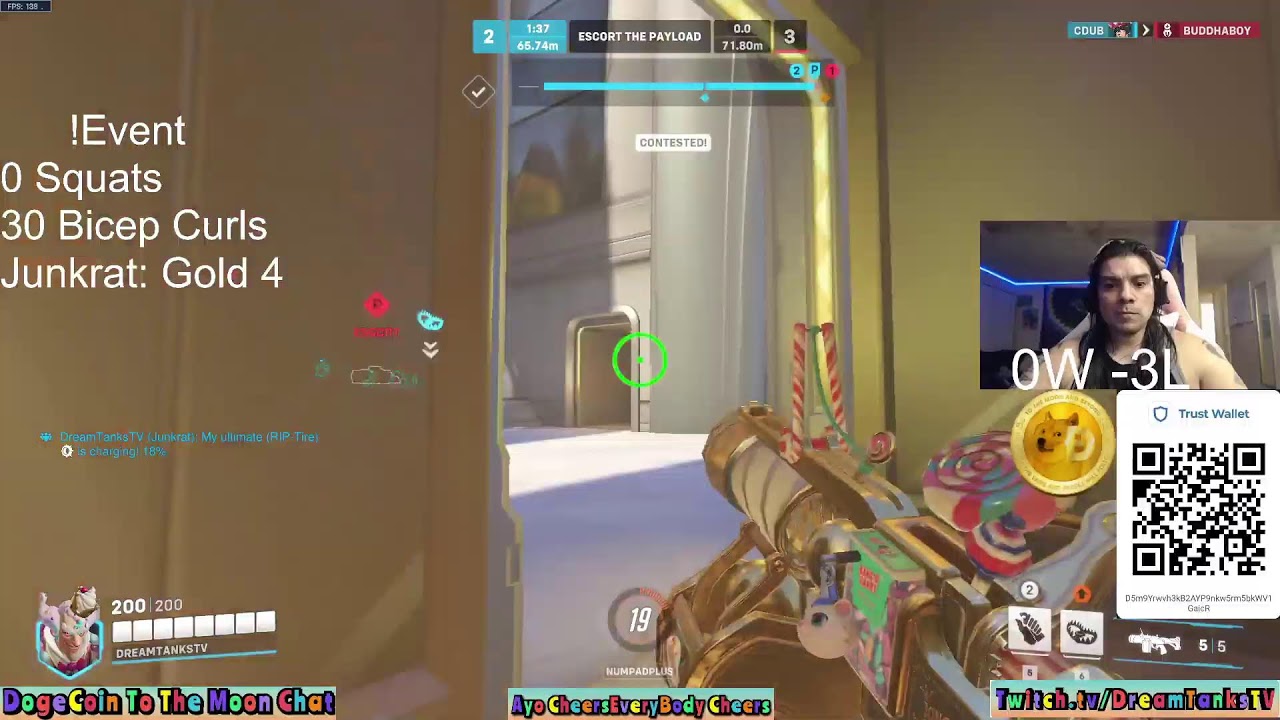Activate the Concussion Mine ability icon
This screenshot has width=1280, height=720.
[x=1029, y=631]
